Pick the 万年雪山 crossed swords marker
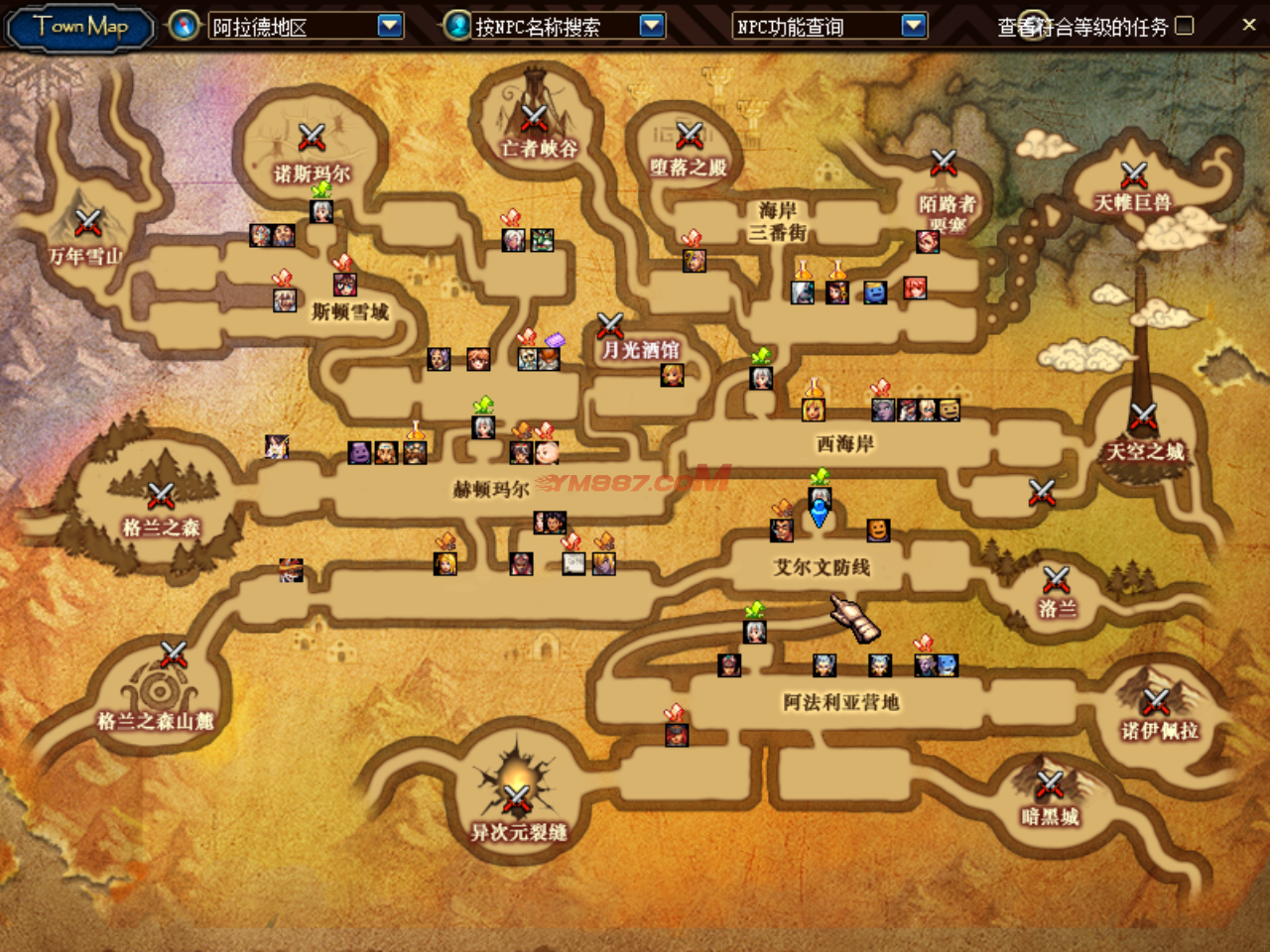 click(88, 222)
